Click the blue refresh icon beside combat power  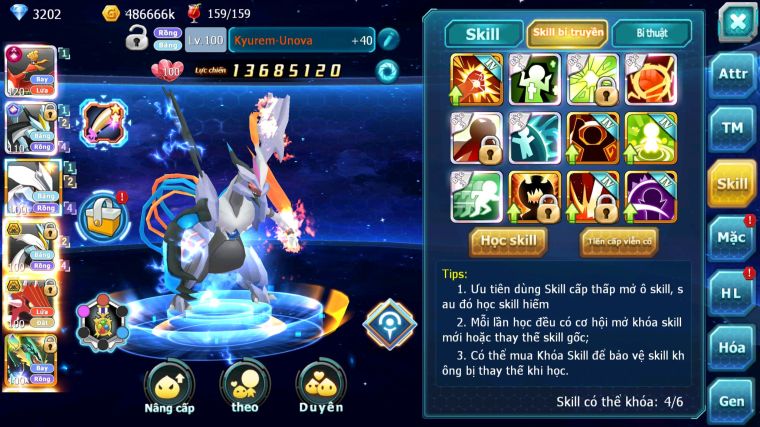click(x=386, y=70)
